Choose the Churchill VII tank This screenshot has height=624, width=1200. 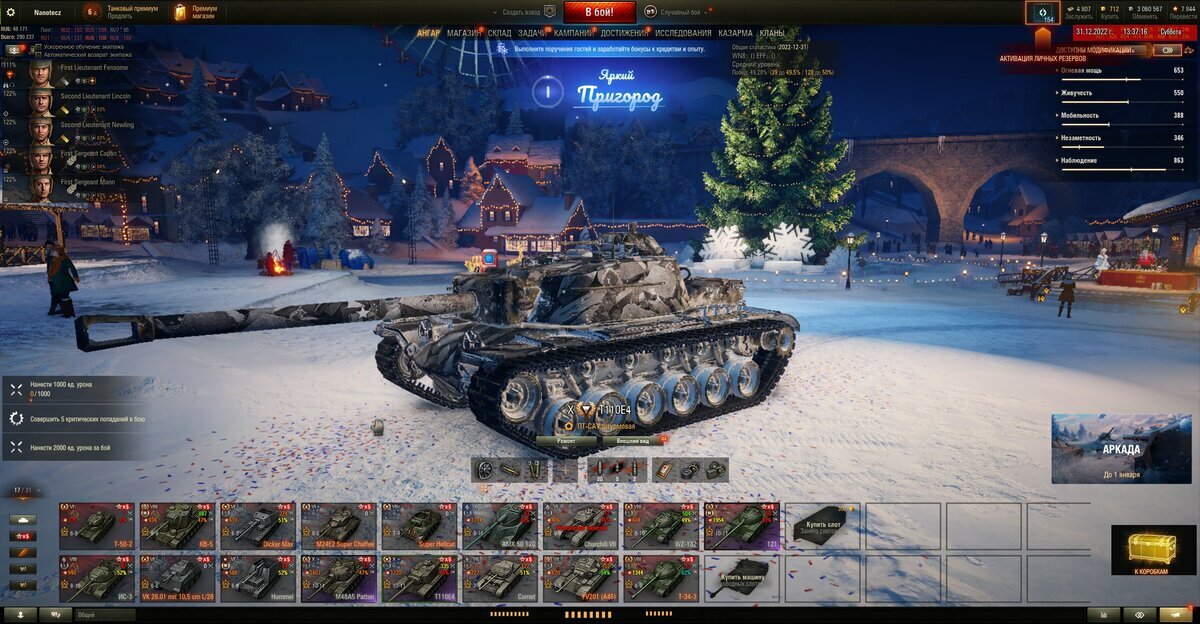[580, 526]
